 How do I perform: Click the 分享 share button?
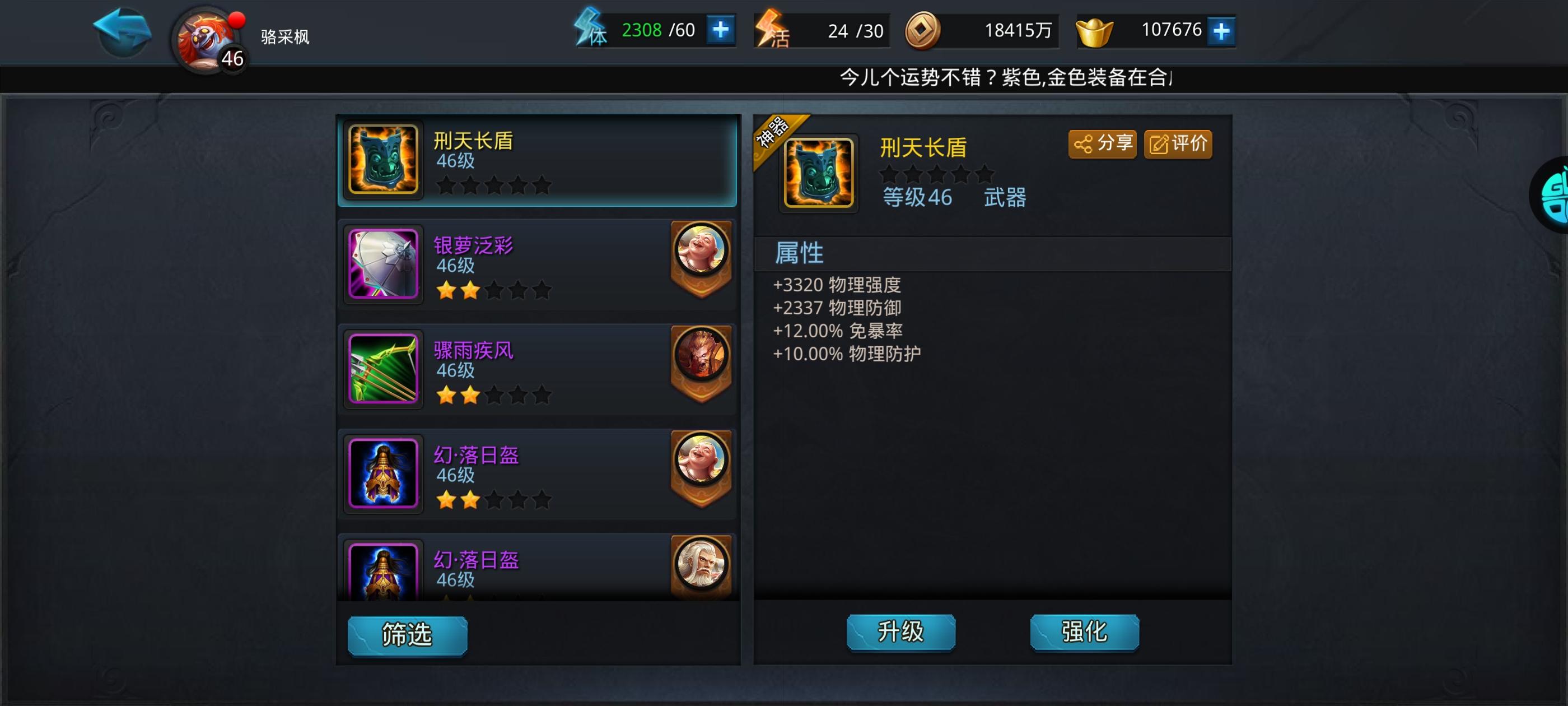pos(1103,144)
